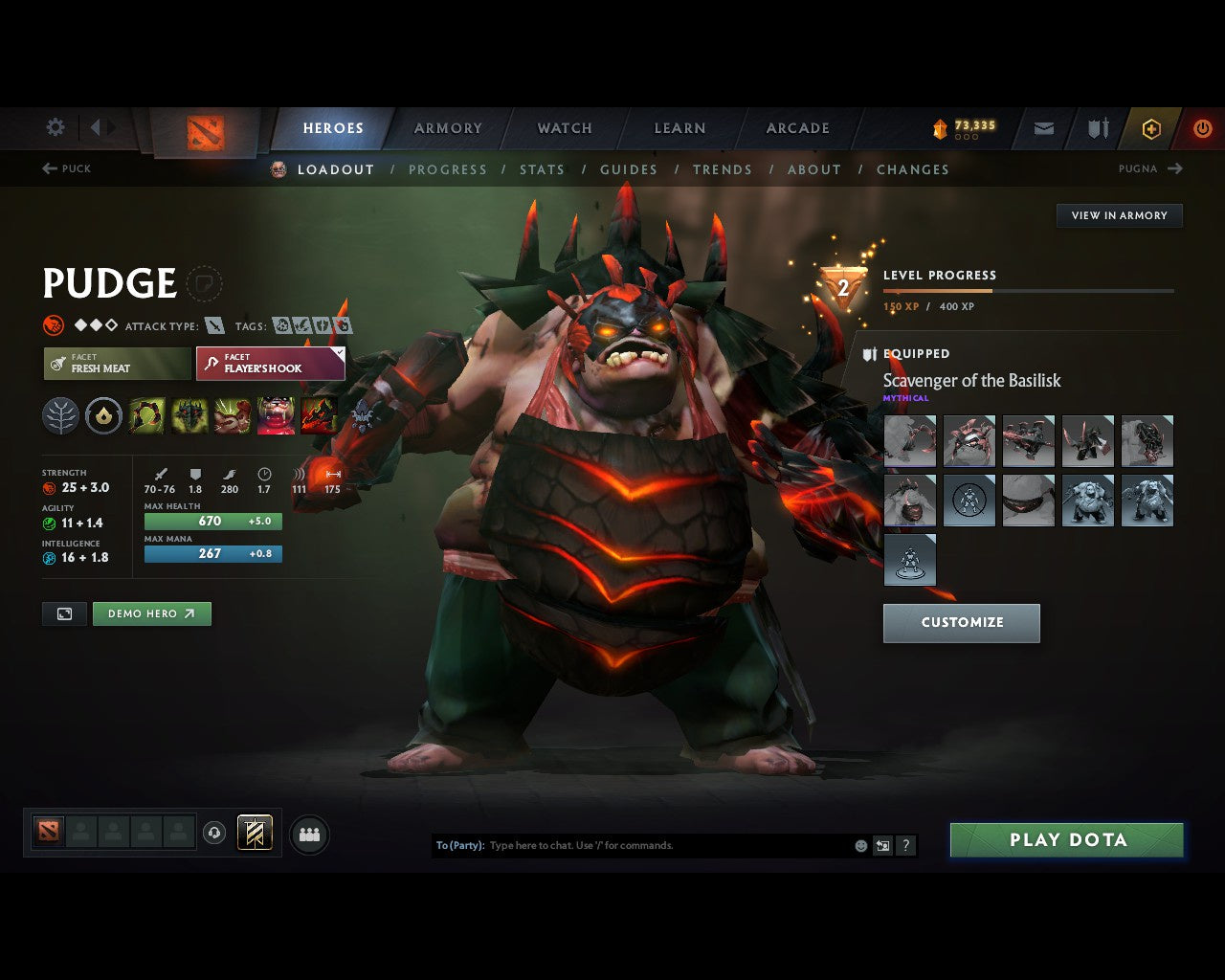Select the Fresh Meat facet
This screenshot has height=980, width=1225.
(117, 364)
